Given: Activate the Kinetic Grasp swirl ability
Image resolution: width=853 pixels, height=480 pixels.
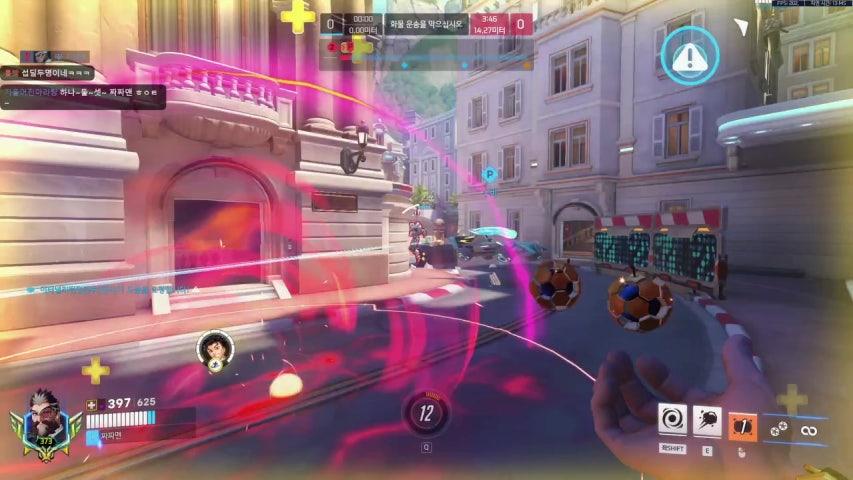Looking at the screenshot, I should [x=672, y=420].
